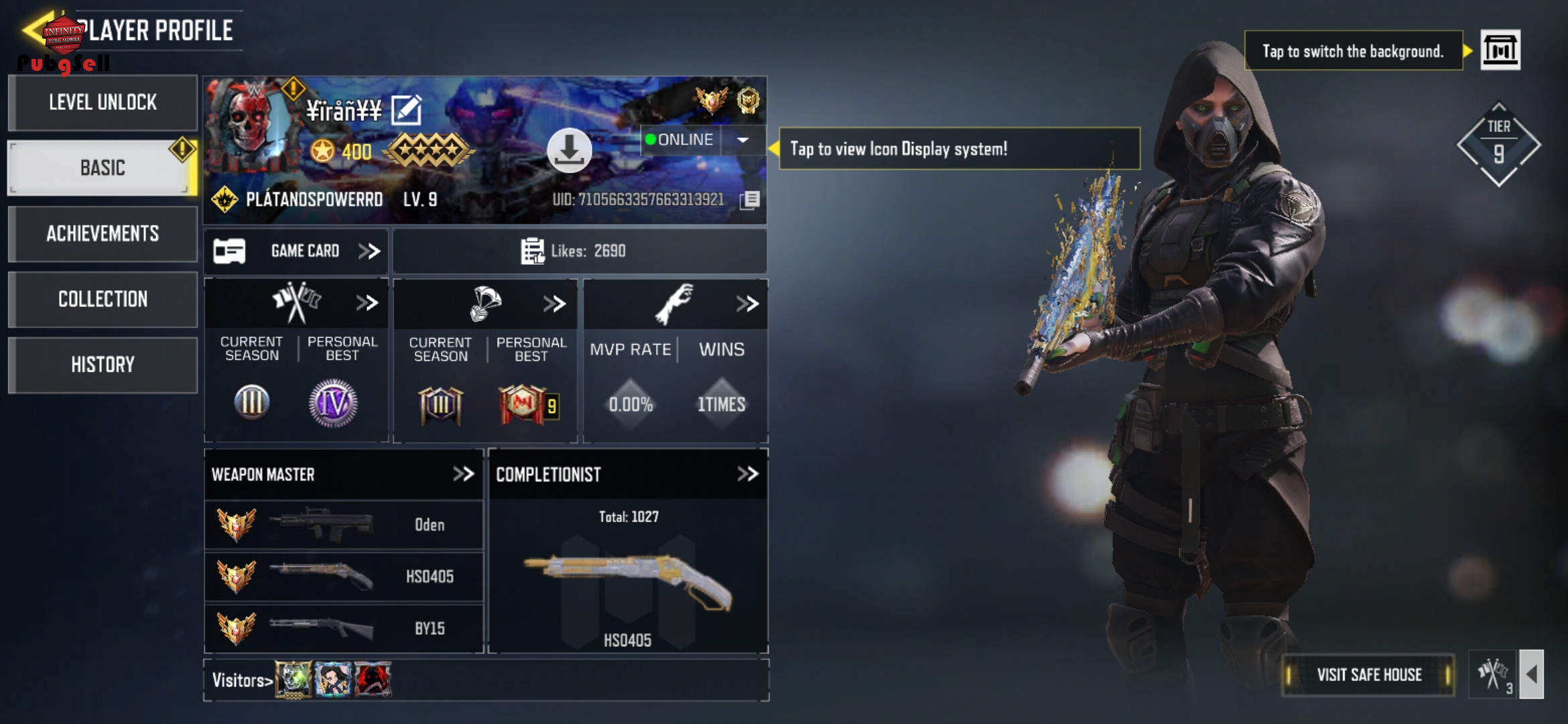Open the ONLINE status dropdown
This screenshot has width=1568, height=724.
pyautogui.click(x=742, y=140)
